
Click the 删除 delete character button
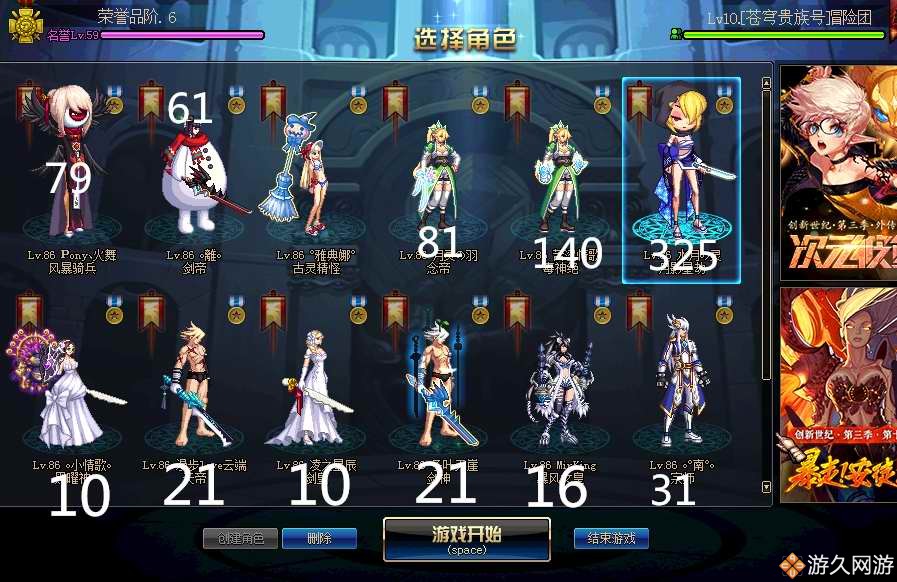(x=319, y=538)
